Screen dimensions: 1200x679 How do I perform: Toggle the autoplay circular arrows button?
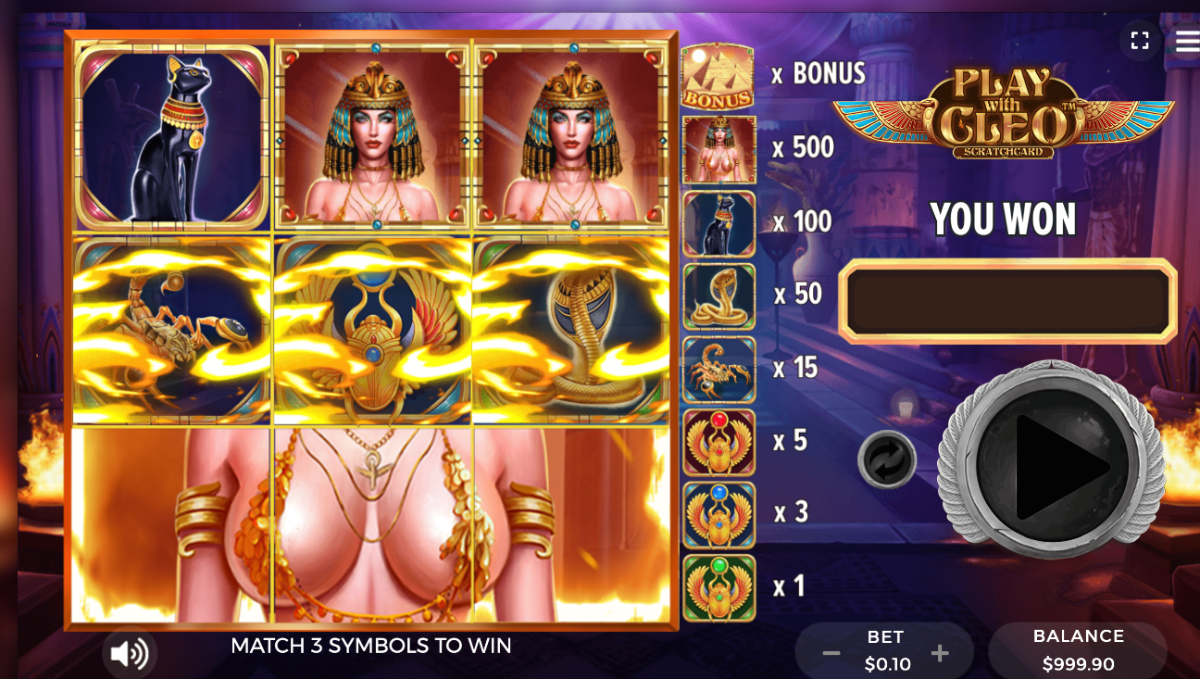(886, 460)
